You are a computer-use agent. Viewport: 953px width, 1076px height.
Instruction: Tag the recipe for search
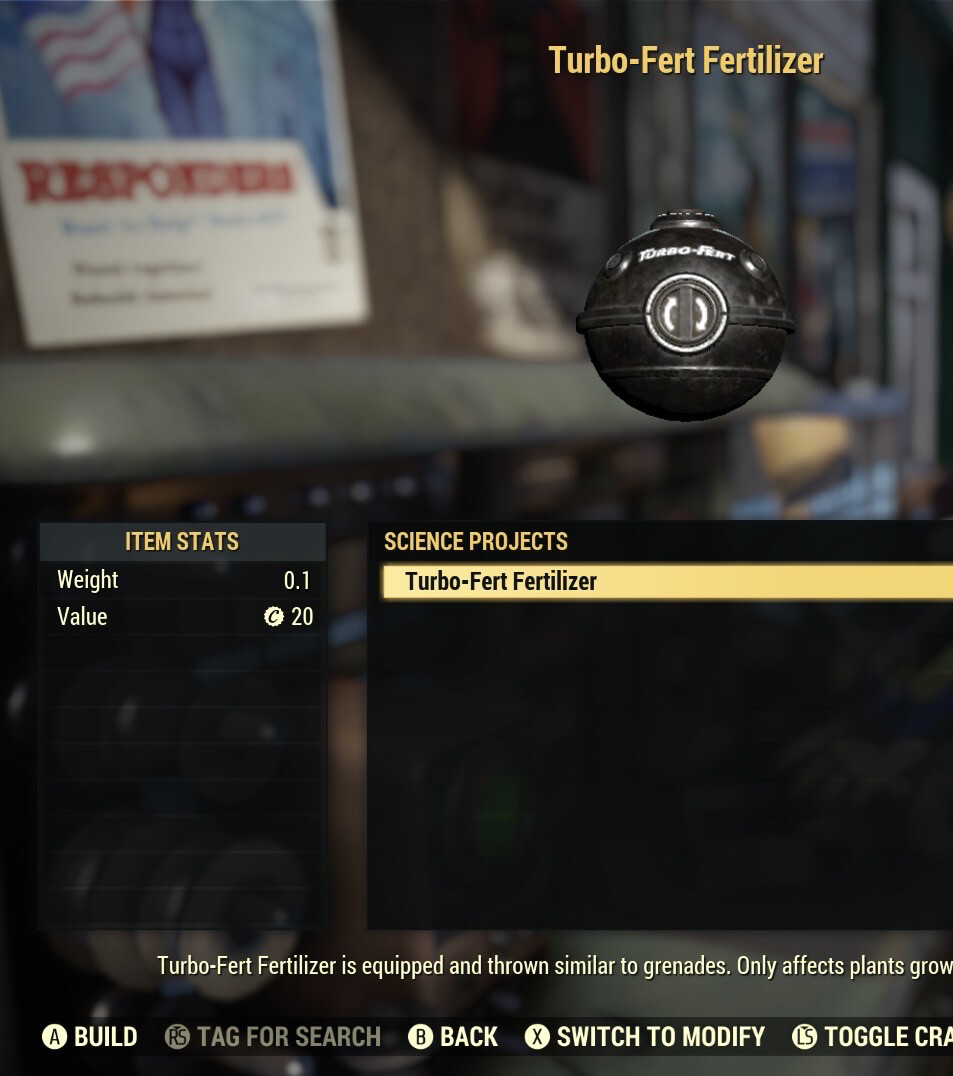point(274,1037)
